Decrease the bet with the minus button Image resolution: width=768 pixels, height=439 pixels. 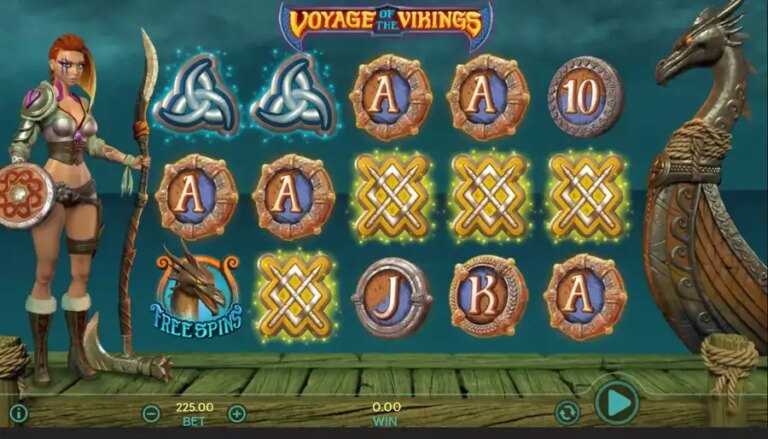tap(151, 413)
